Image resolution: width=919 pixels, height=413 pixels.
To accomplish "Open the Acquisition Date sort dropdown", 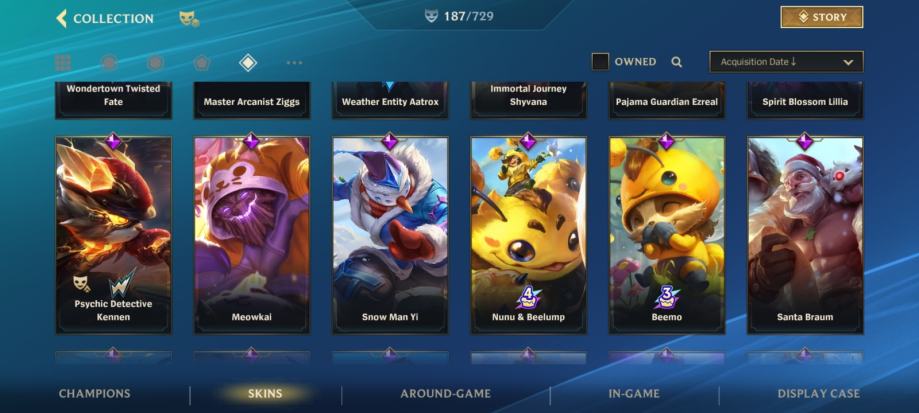I will (x=785, y=62).
